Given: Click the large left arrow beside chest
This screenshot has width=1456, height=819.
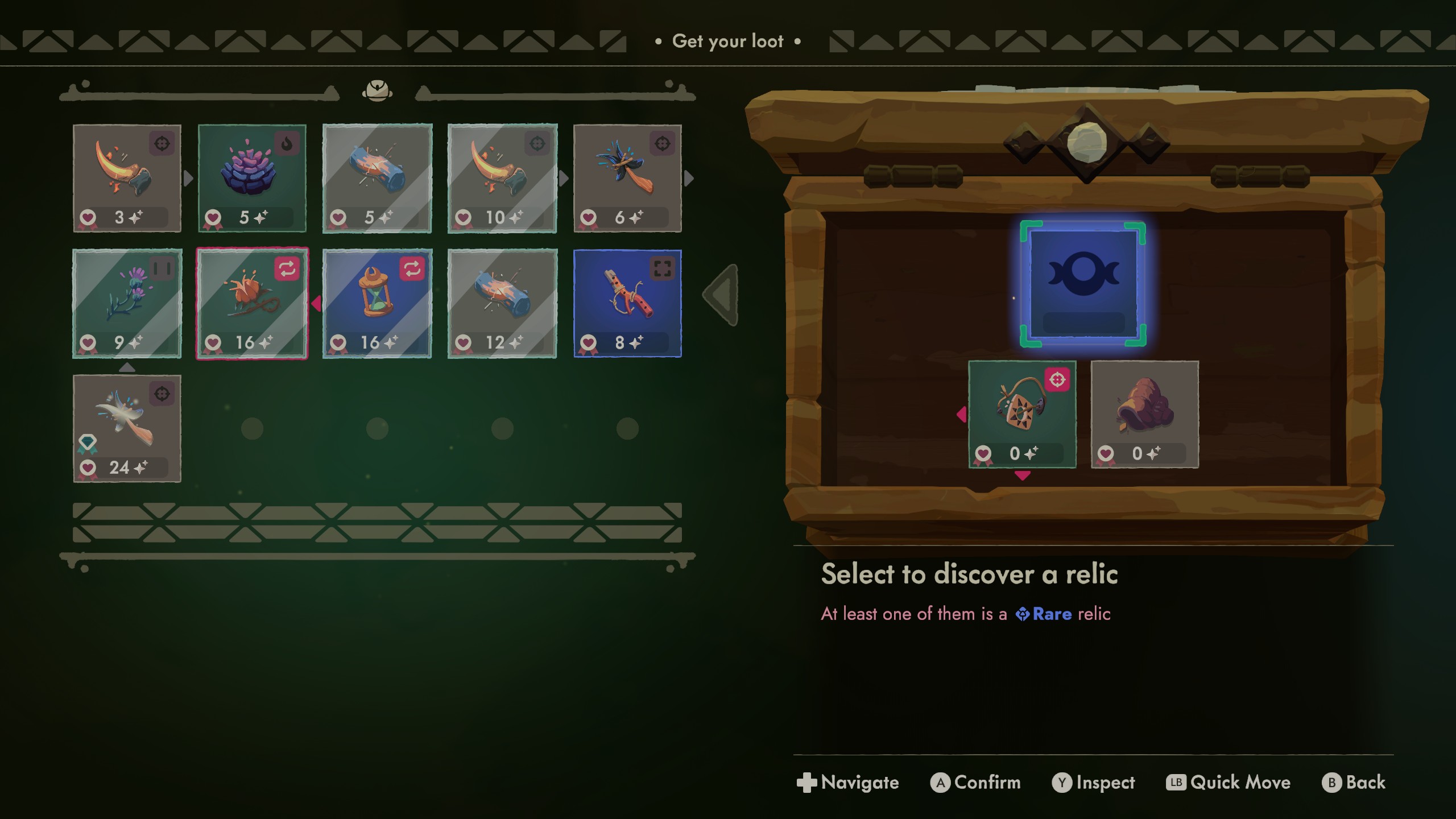Looking at the screenshot, I should point(722,295).
